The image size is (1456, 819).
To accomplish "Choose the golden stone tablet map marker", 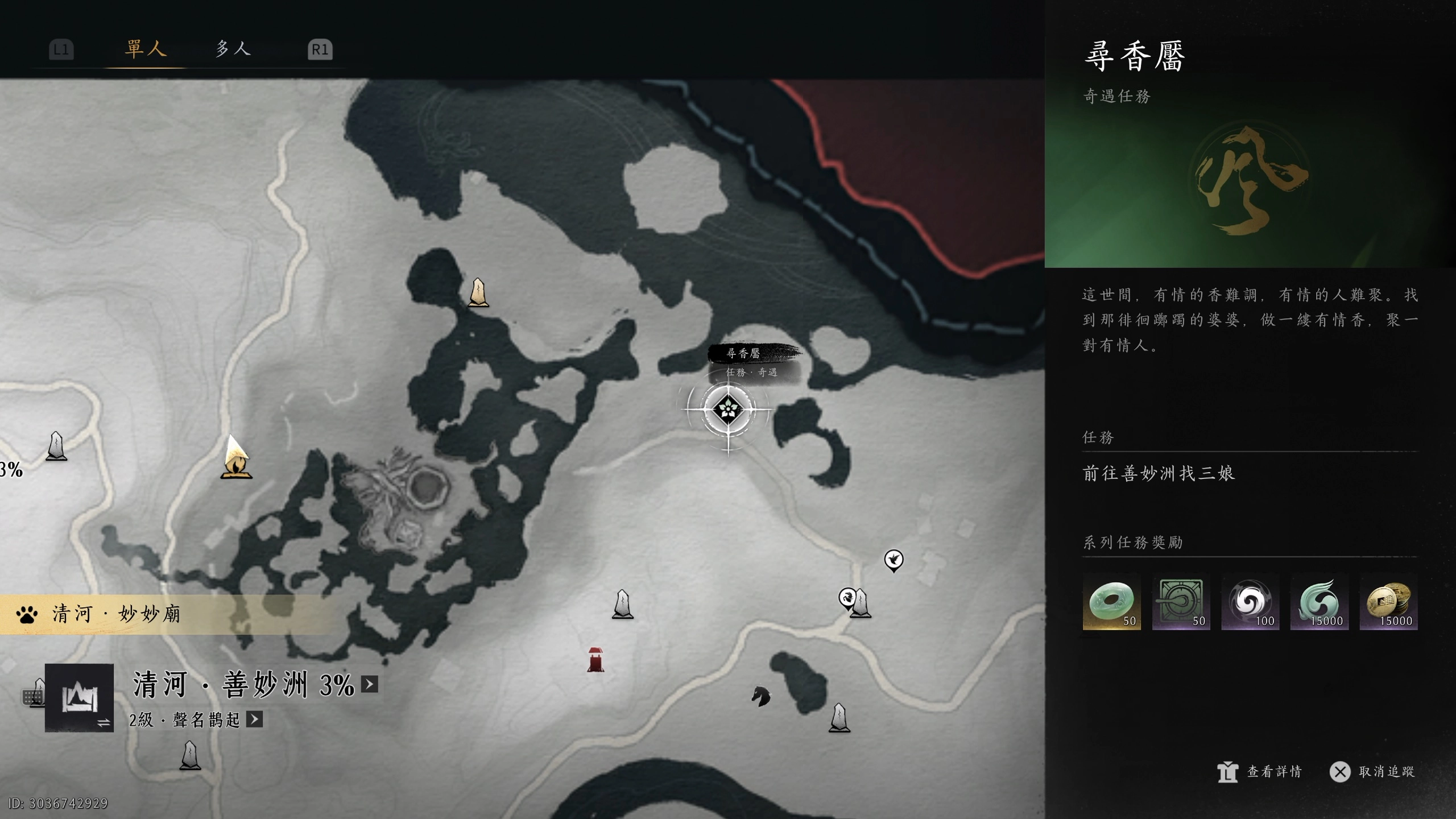I will click(x=478, y=293).
